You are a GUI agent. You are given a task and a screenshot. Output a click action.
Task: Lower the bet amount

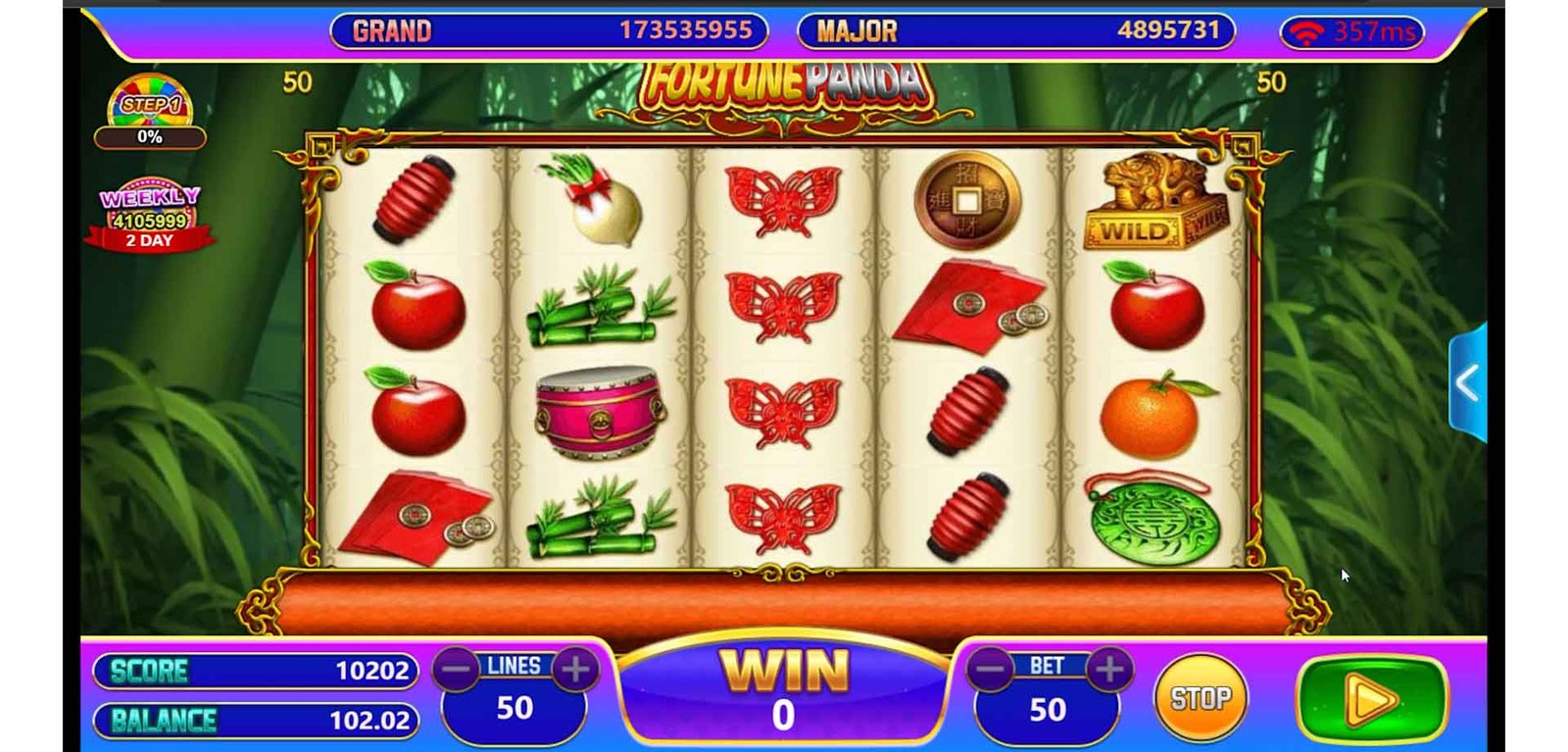(x=990, y=670)
